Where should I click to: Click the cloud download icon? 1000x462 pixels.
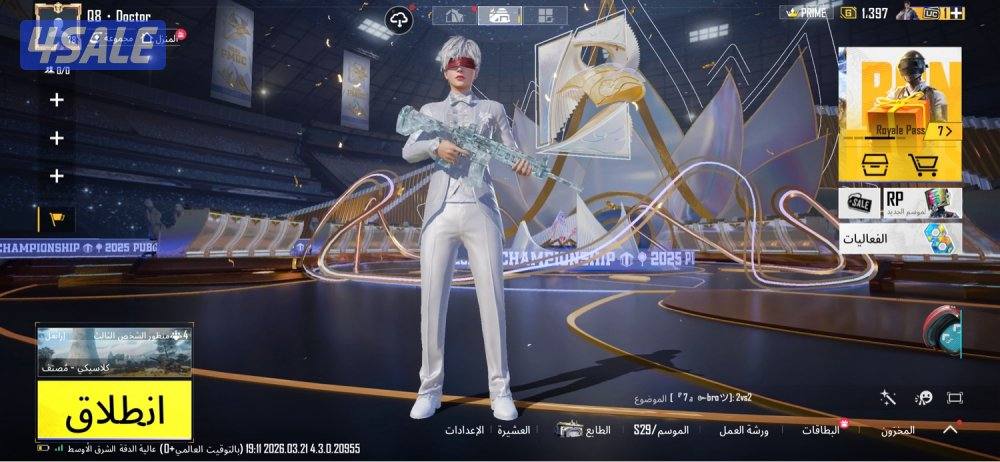click(399, 18)
